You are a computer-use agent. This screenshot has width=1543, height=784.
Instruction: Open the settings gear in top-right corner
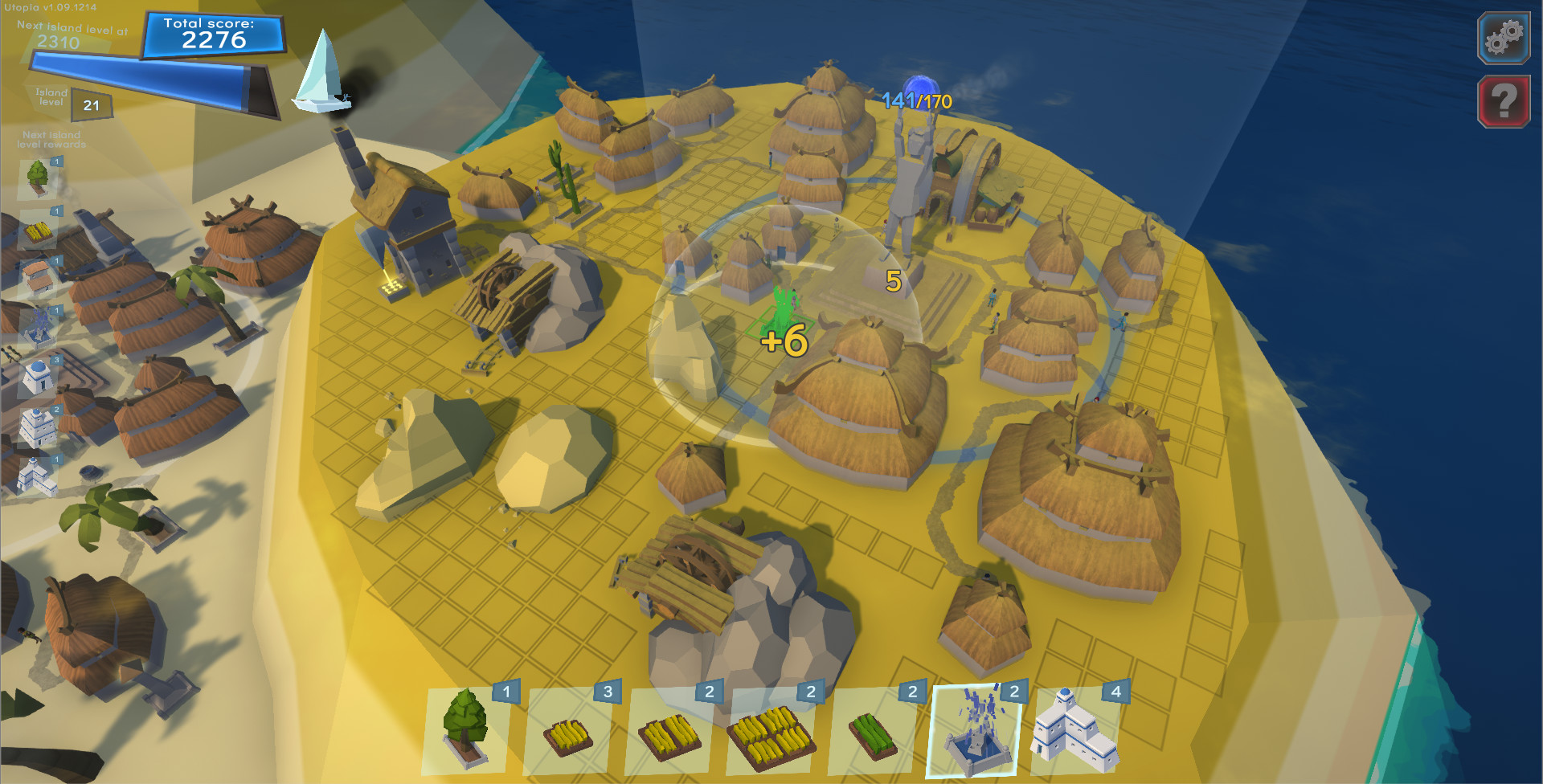[1503, 36]
